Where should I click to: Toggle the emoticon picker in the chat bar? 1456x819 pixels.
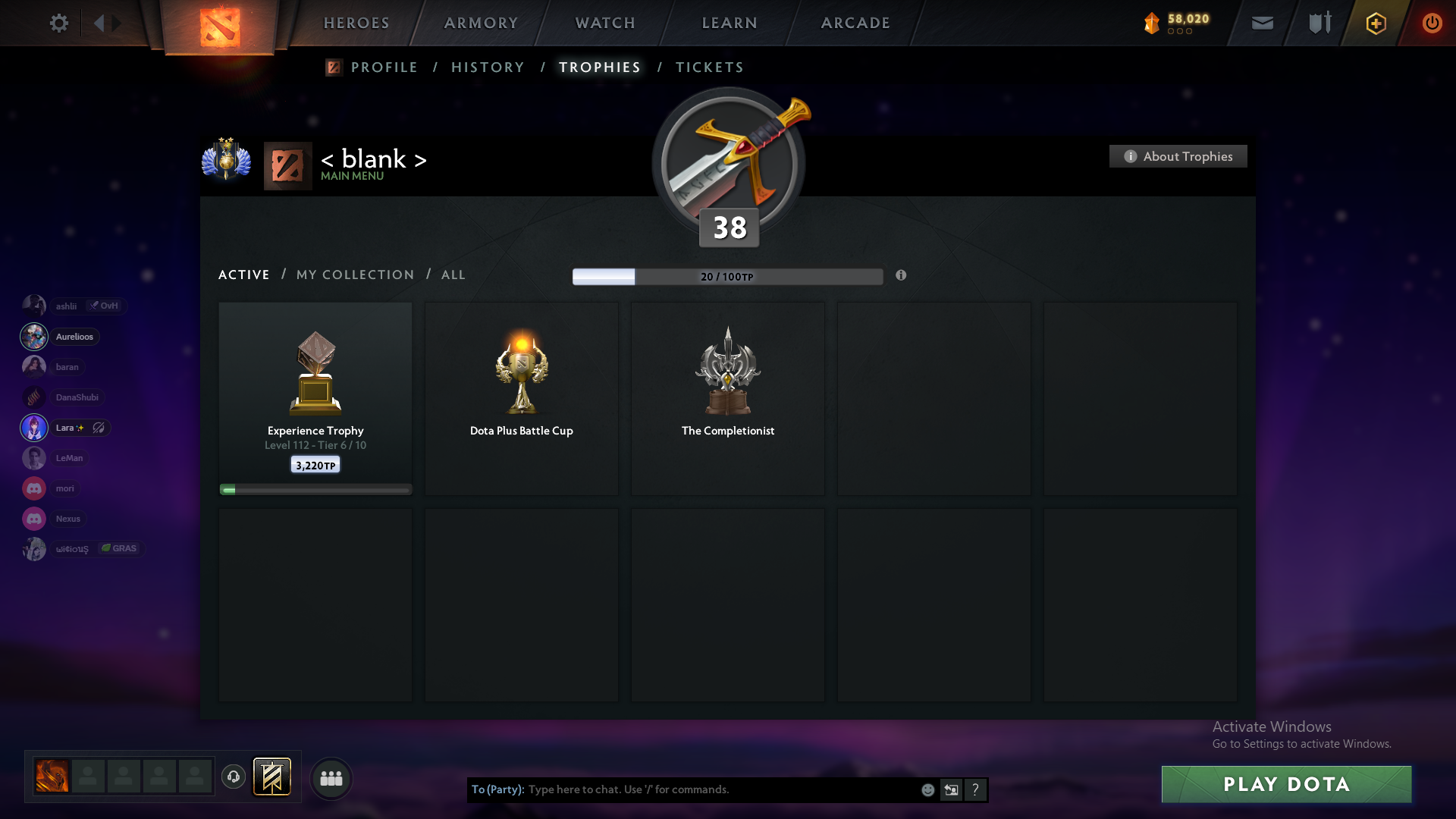coord(927,789)
